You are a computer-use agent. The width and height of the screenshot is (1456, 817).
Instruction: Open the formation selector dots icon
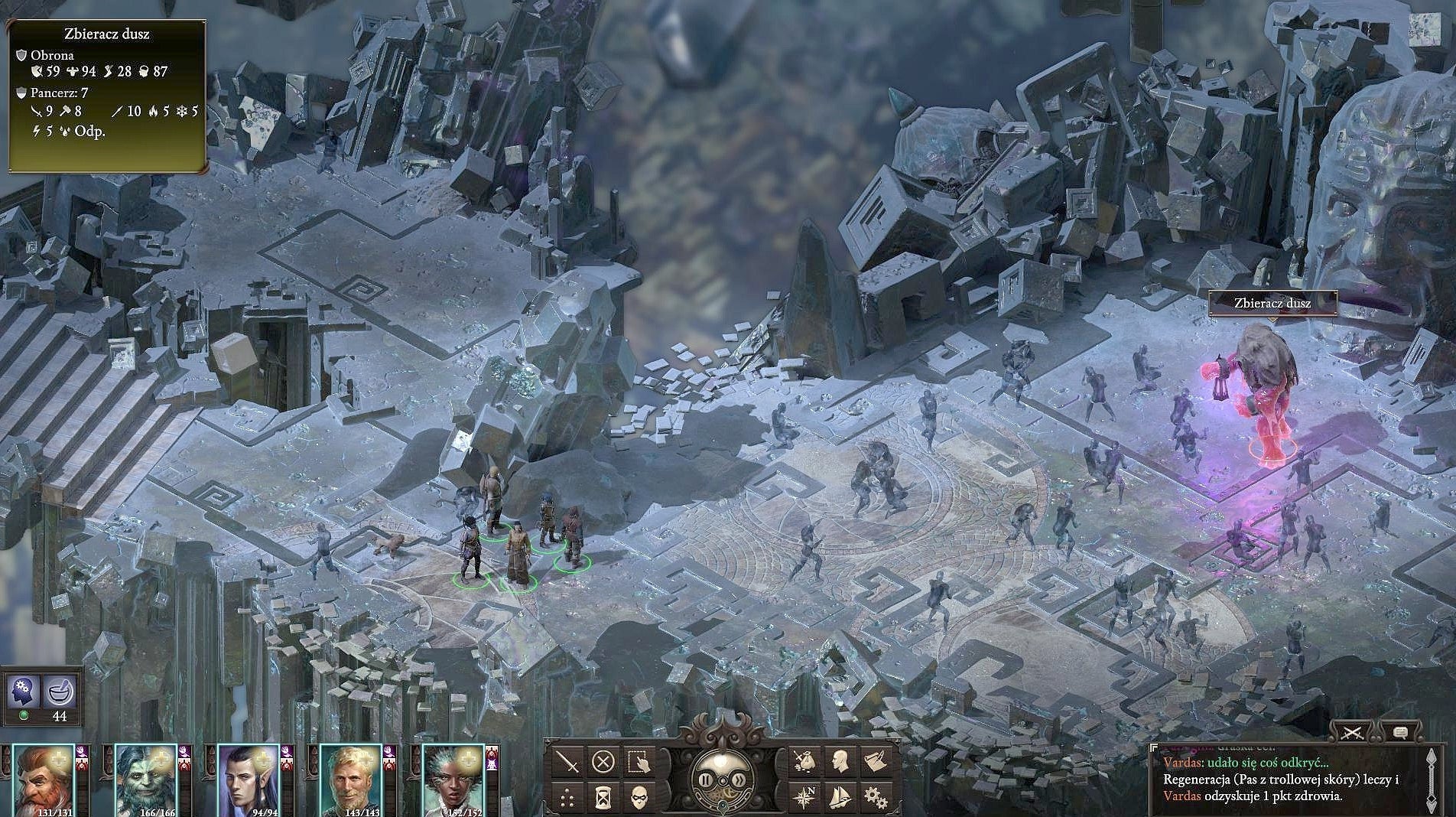(566, 796)
